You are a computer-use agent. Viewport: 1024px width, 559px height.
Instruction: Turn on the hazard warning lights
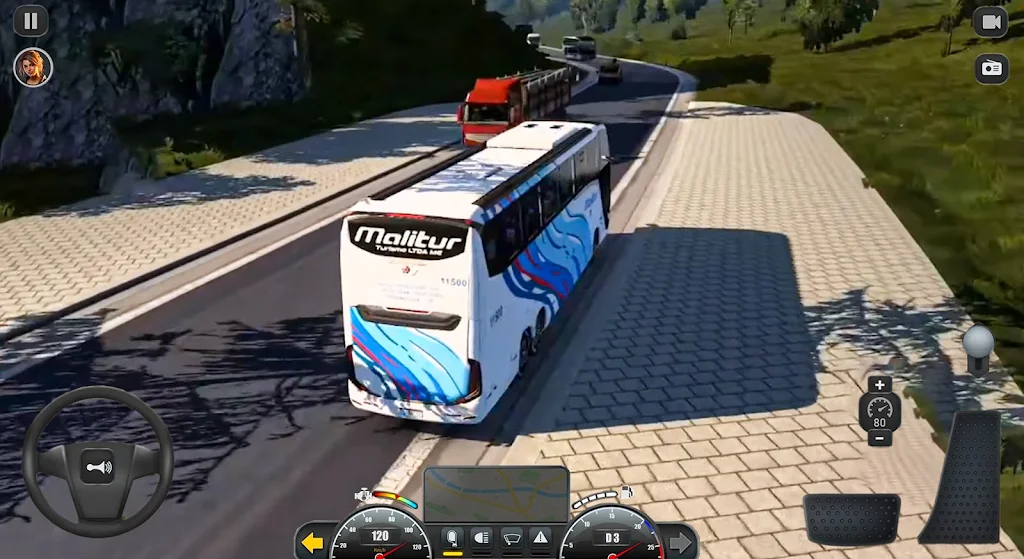point(540,538)
